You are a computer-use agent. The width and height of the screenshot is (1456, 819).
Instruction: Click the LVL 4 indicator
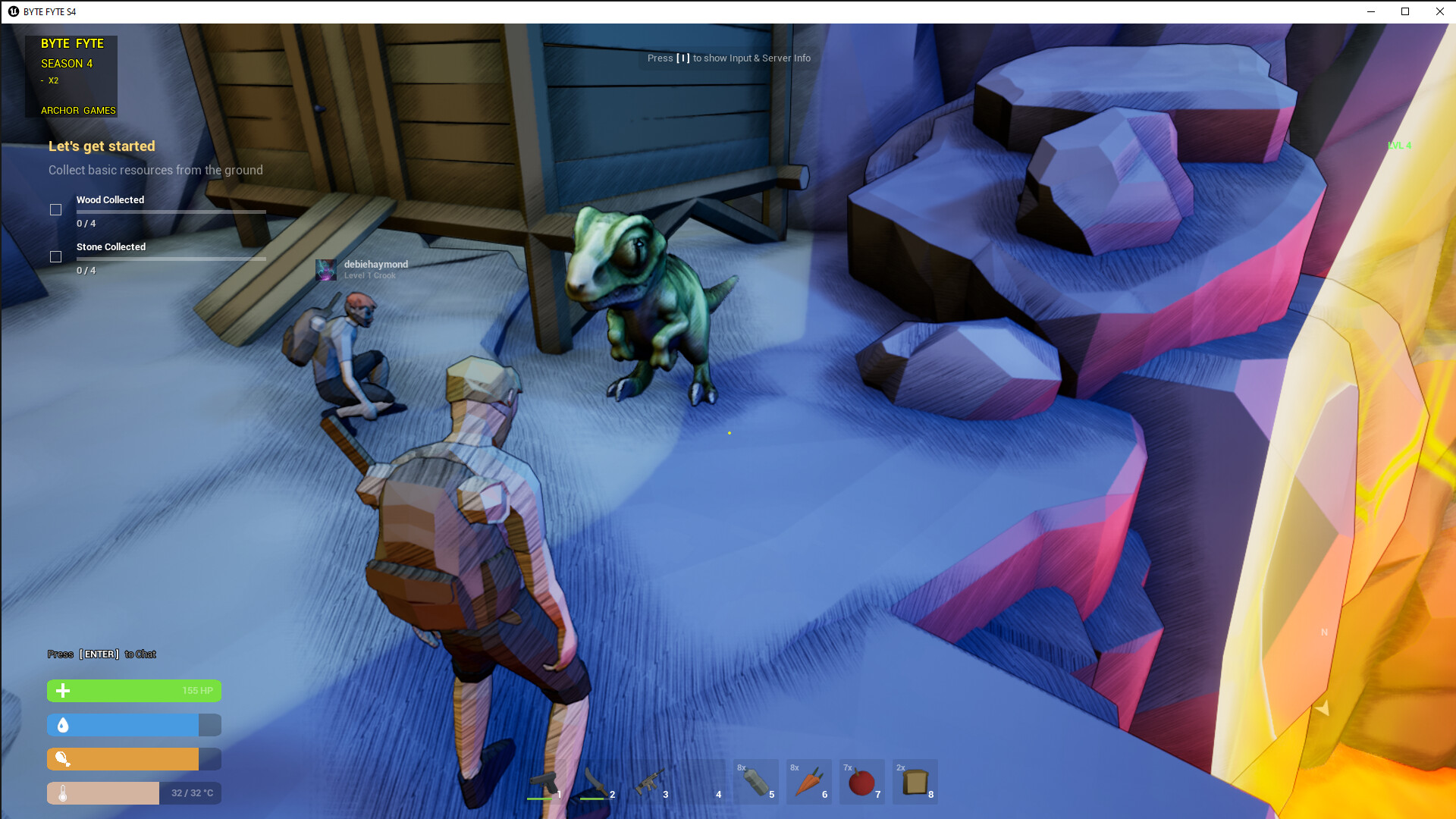[x=1399, y=146]
